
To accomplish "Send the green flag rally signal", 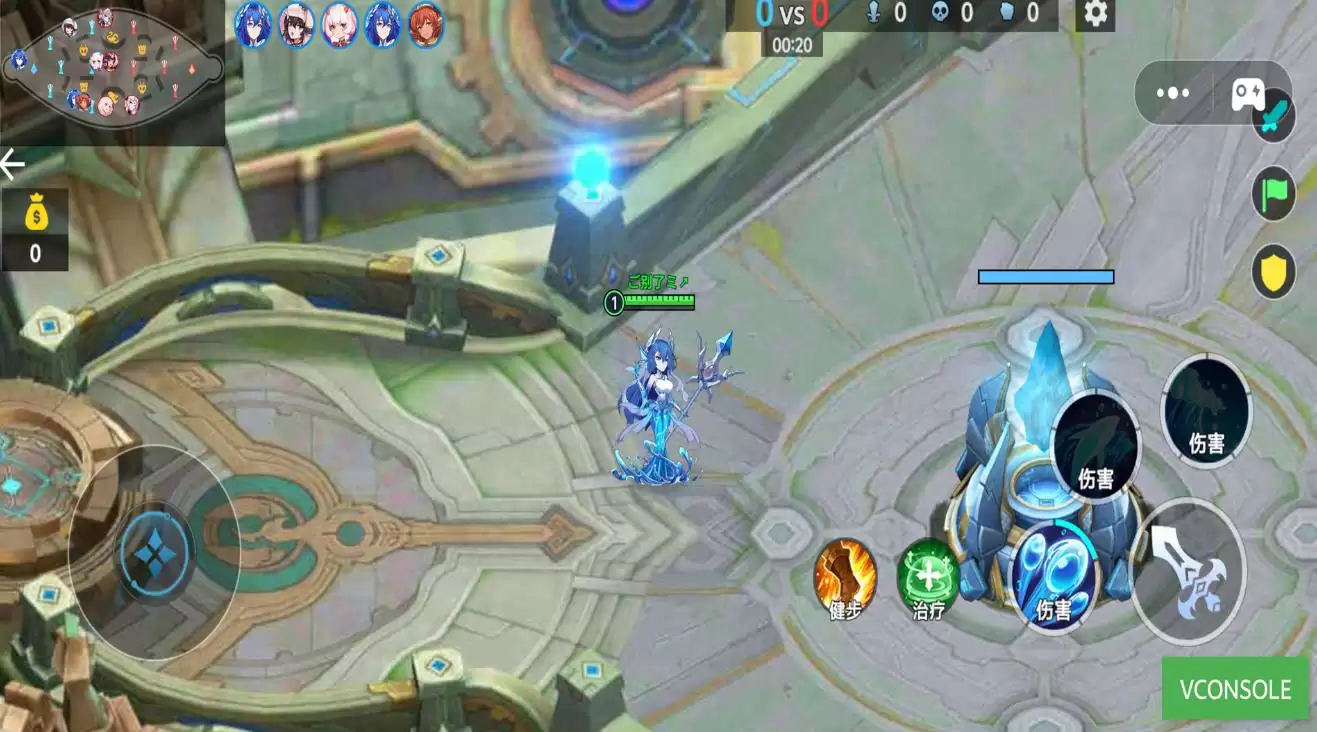I will [1274, 193].
